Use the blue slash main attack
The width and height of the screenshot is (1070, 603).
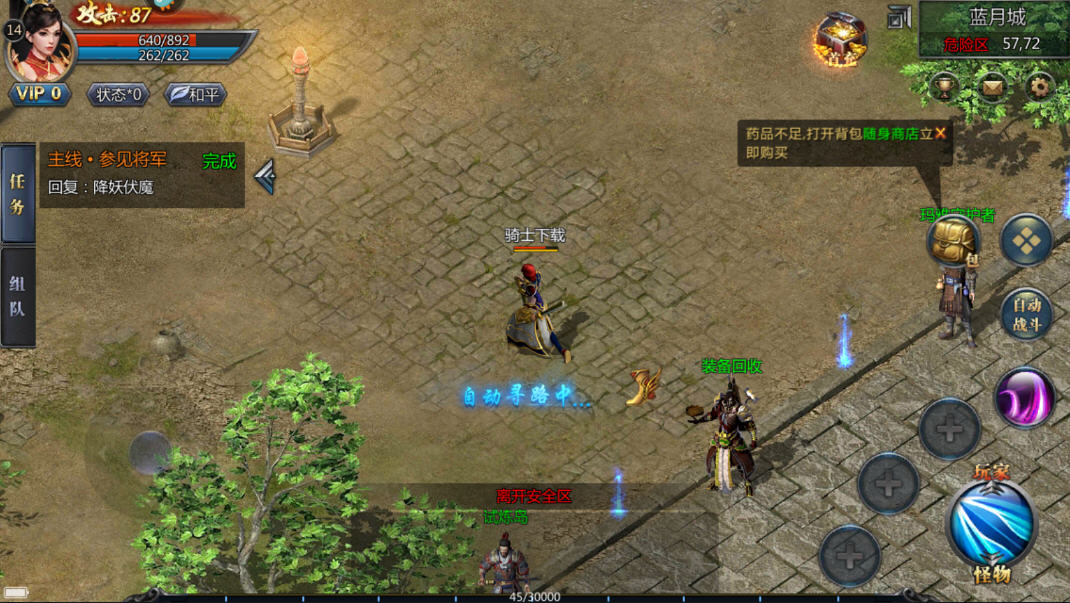pyautogui.click(x=991, y=524)
